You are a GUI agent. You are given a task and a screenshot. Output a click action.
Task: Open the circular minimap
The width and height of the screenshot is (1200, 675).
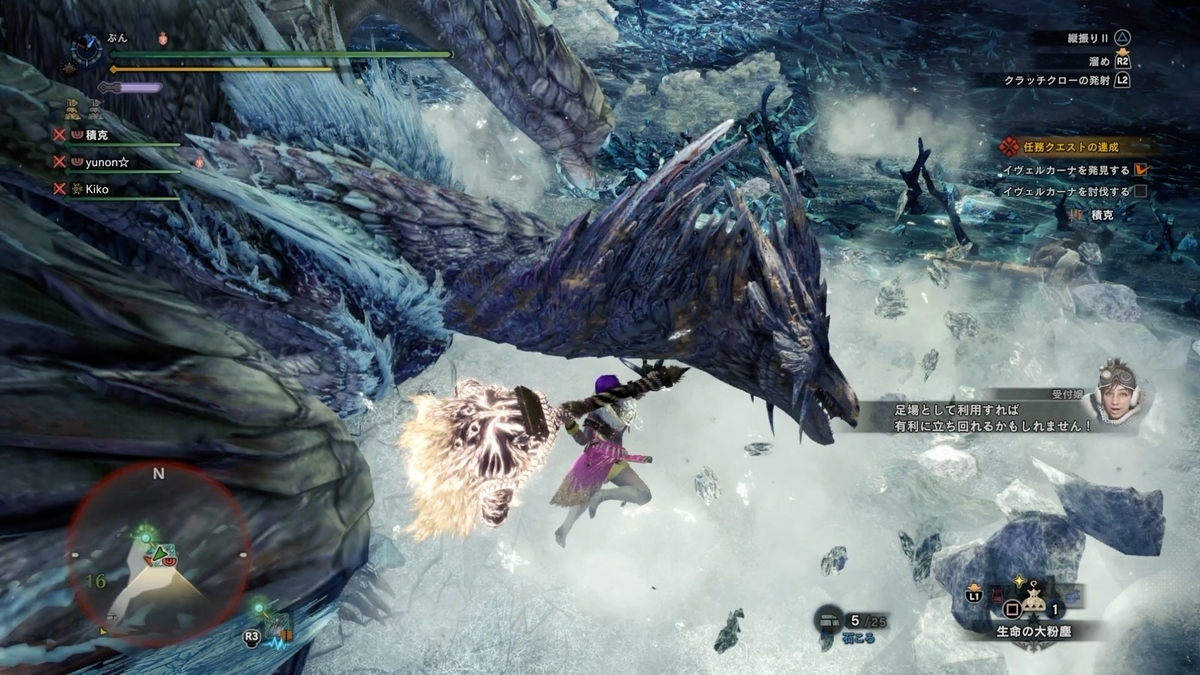click(x=159, y=554)
